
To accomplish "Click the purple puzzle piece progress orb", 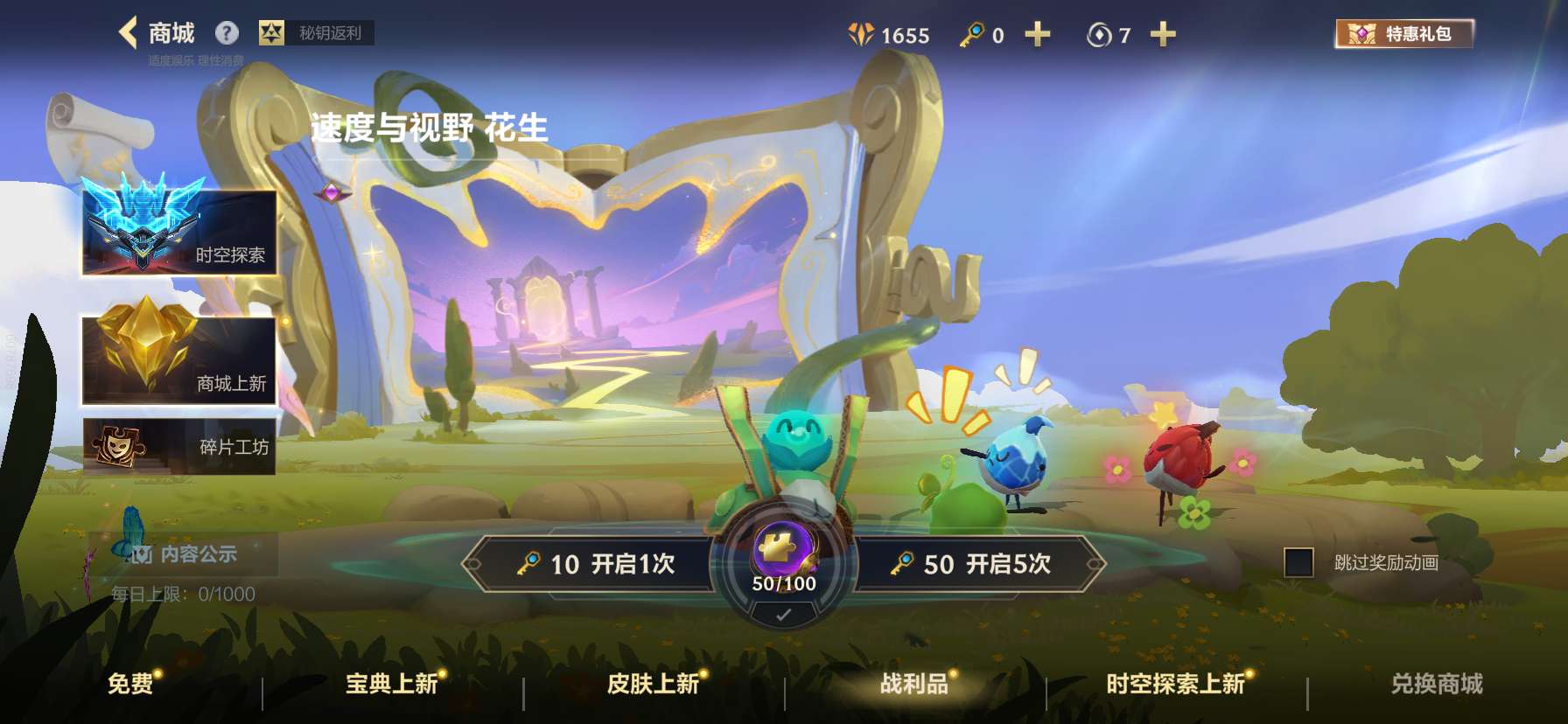I will (783, 546).
